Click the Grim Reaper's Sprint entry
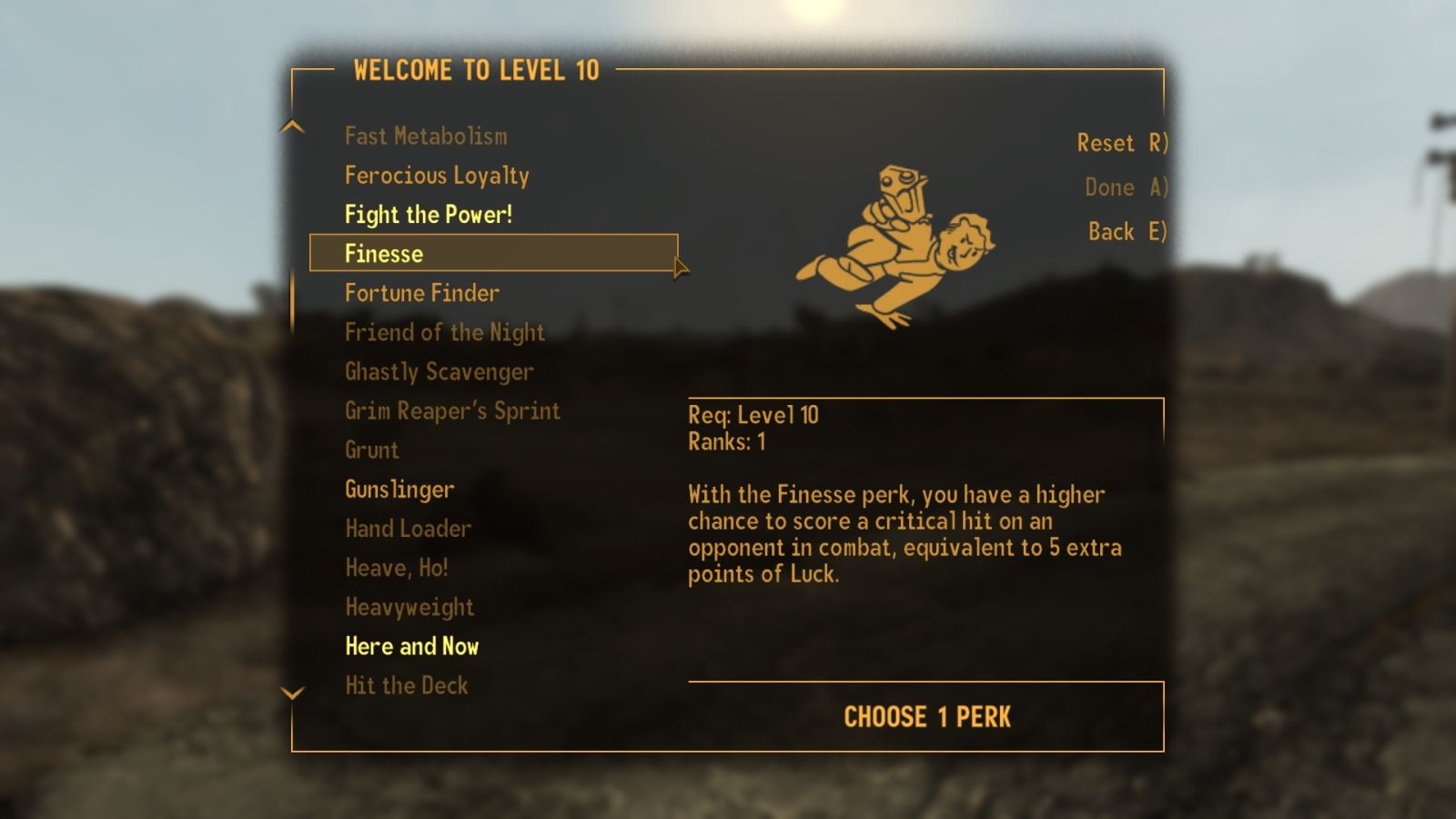 452,410
